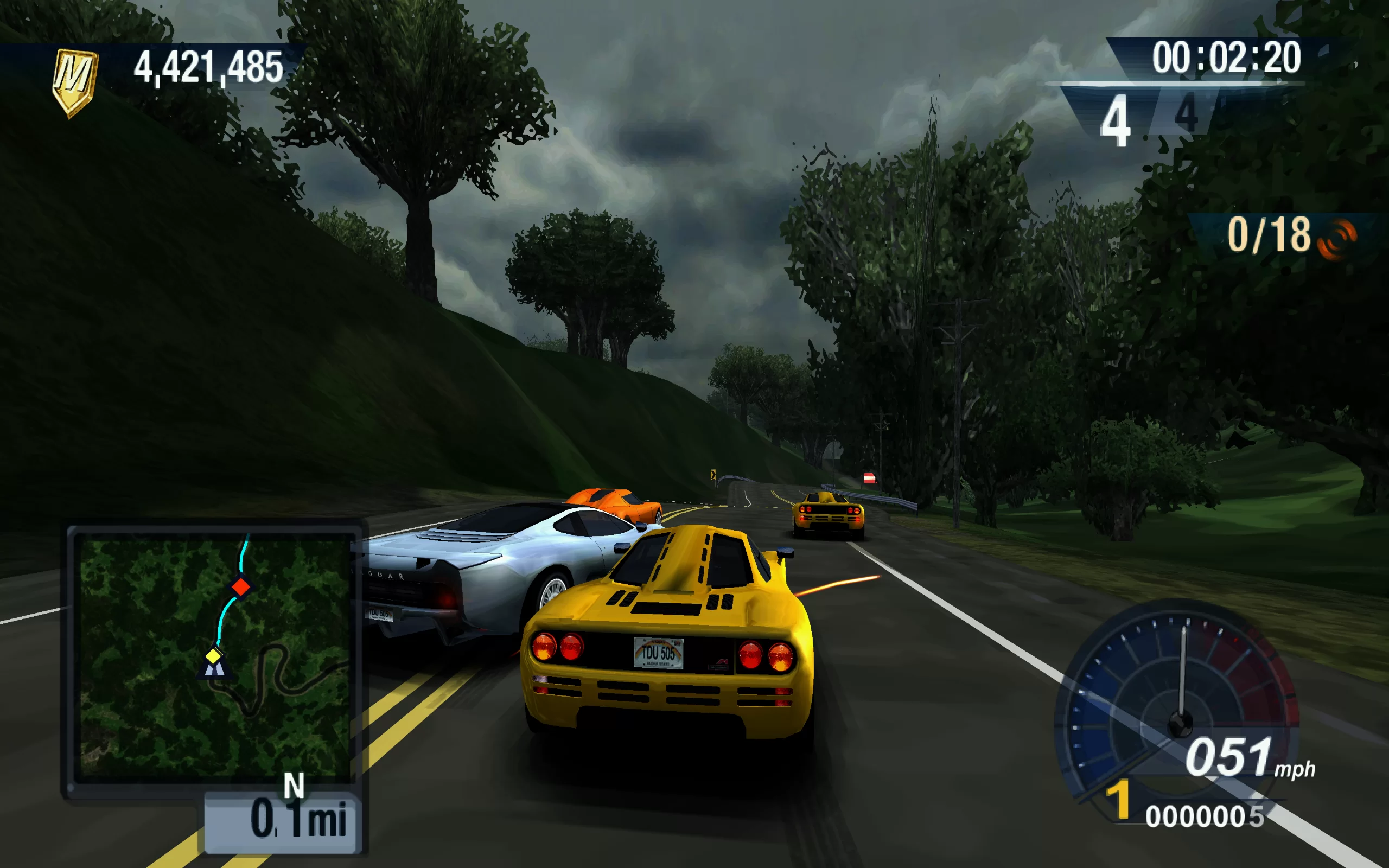Click the orange checkpoint counter icon
1389x868 pixels.
click(x=1337, y=238)
